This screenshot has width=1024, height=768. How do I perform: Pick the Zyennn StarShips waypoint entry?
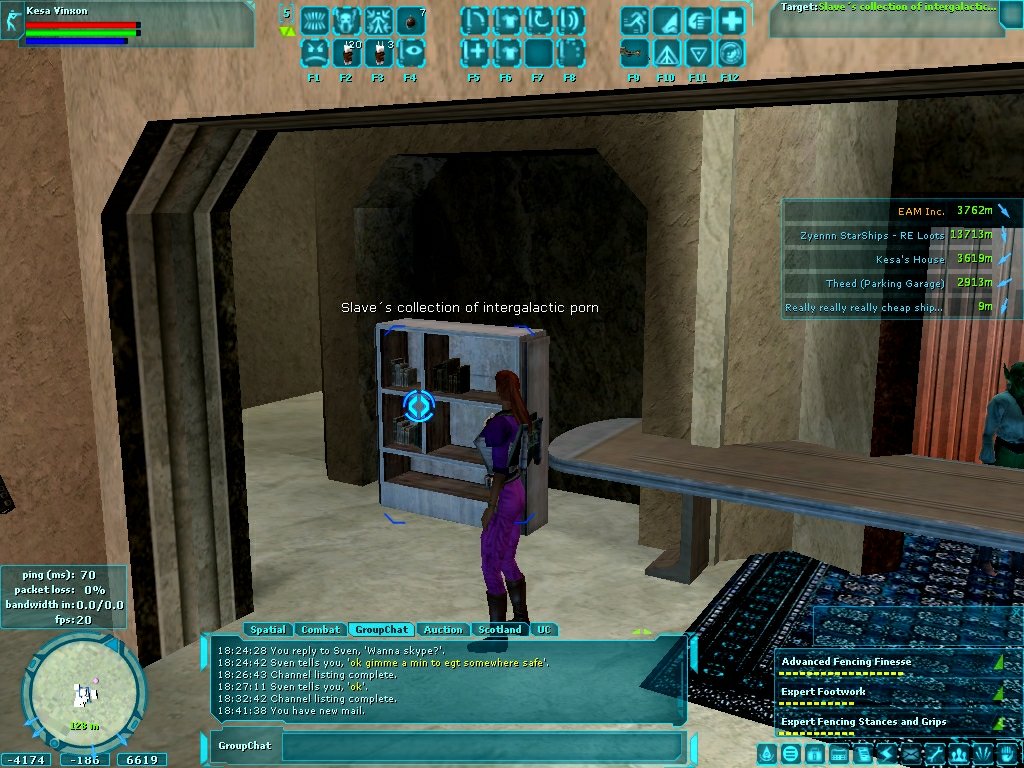point(902,235)
